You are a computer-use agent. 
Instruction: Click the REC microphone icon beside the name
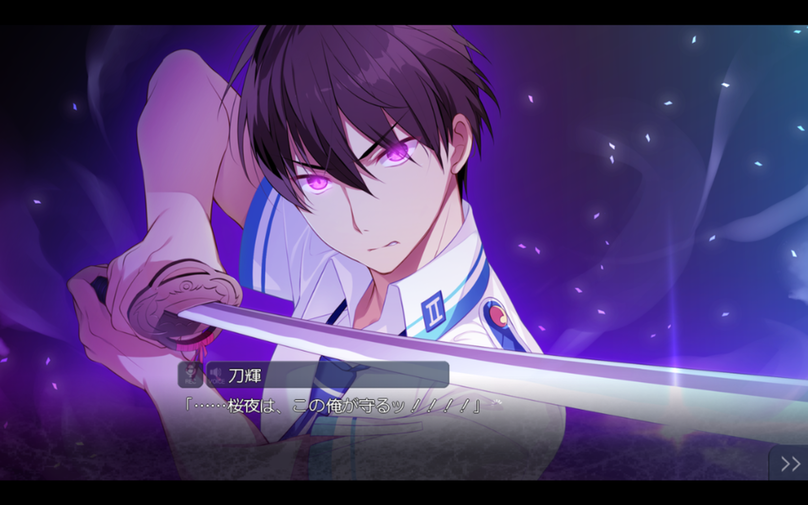(x=189, y=375)
